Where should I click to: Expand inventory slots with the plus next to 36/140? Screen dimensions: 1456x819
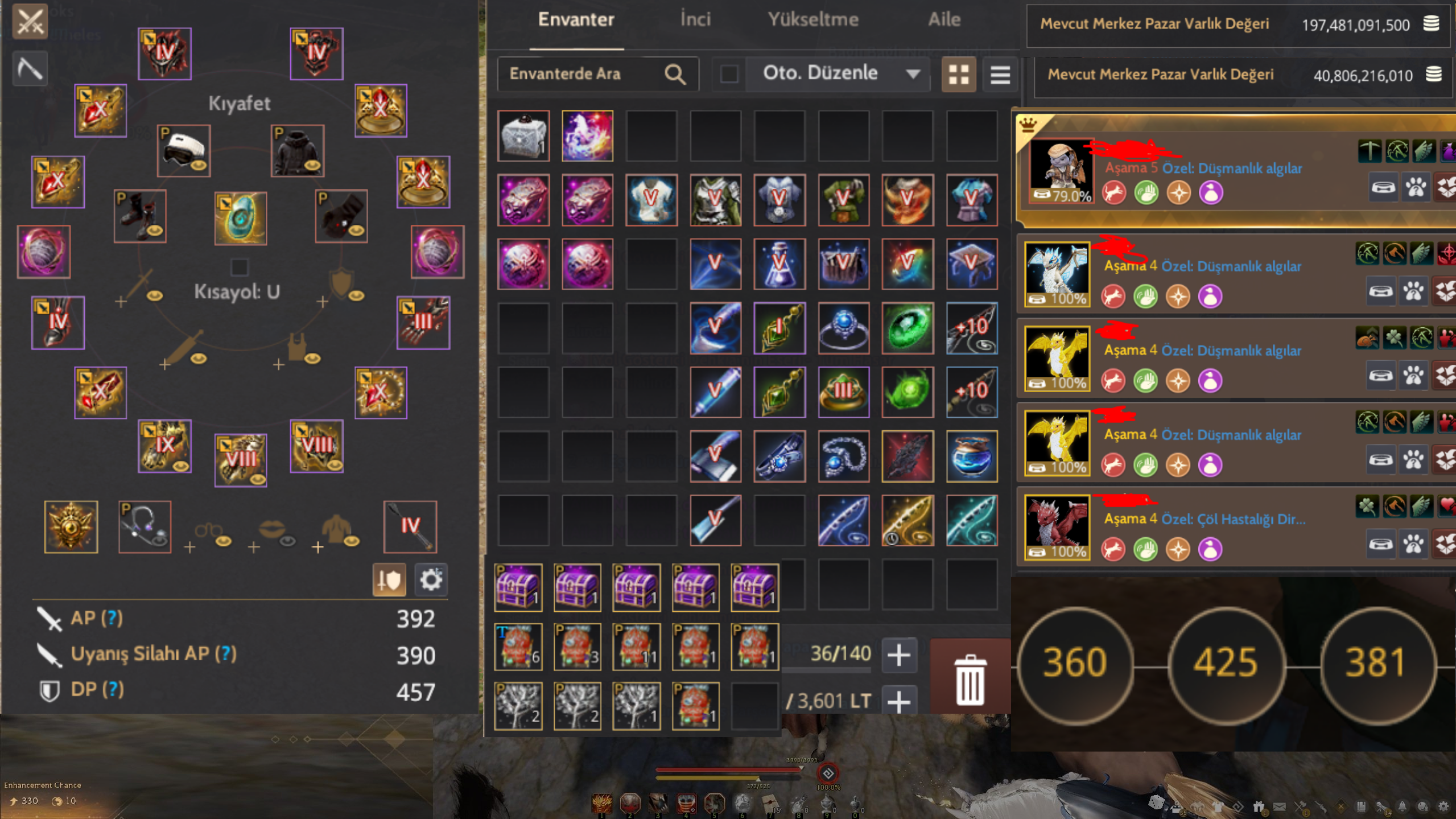pos(899,655)
